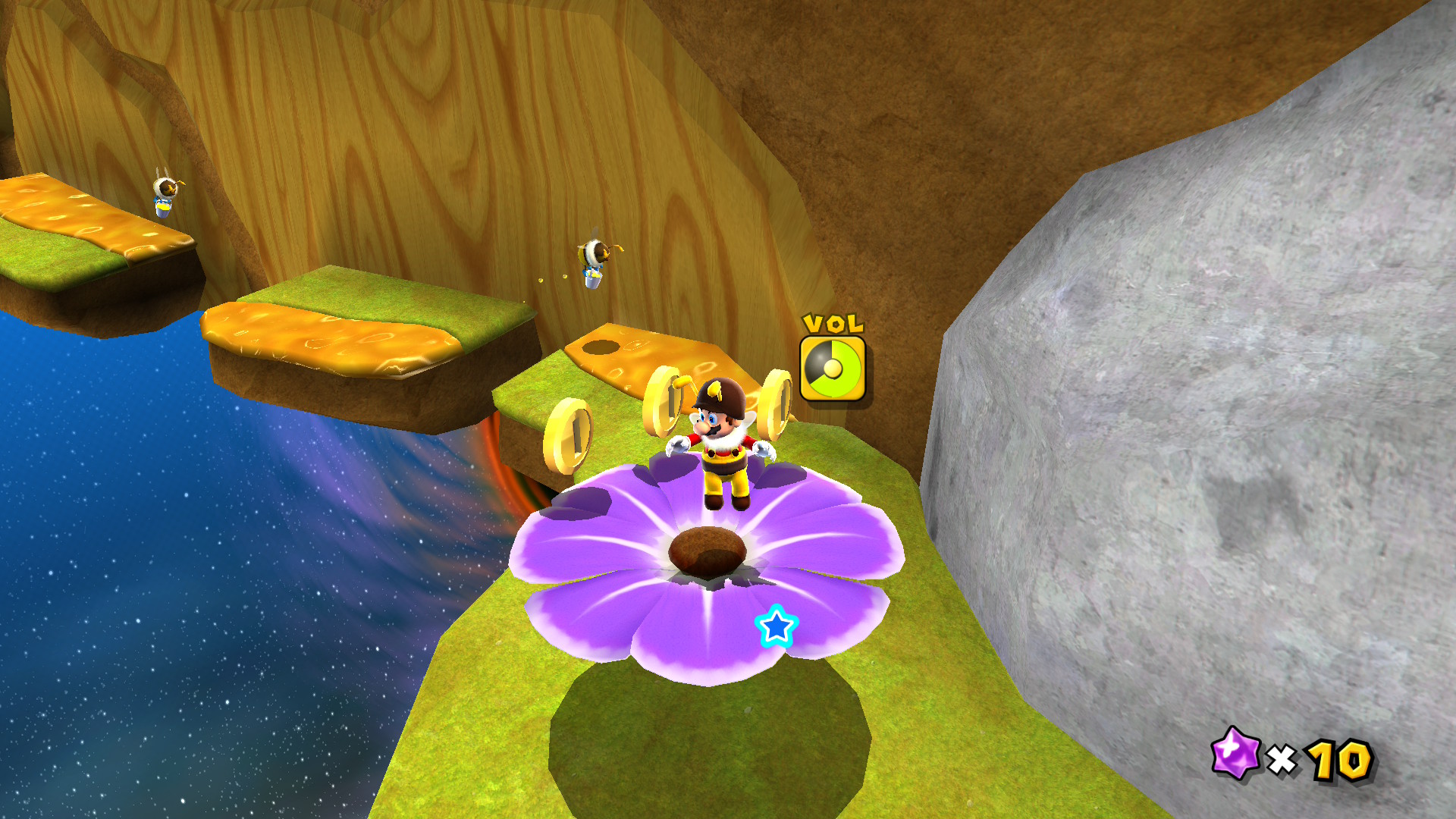This screenshot has height=819, width=1456.
Task: Click the VOL volume dial icon
Action: [833, 369]
